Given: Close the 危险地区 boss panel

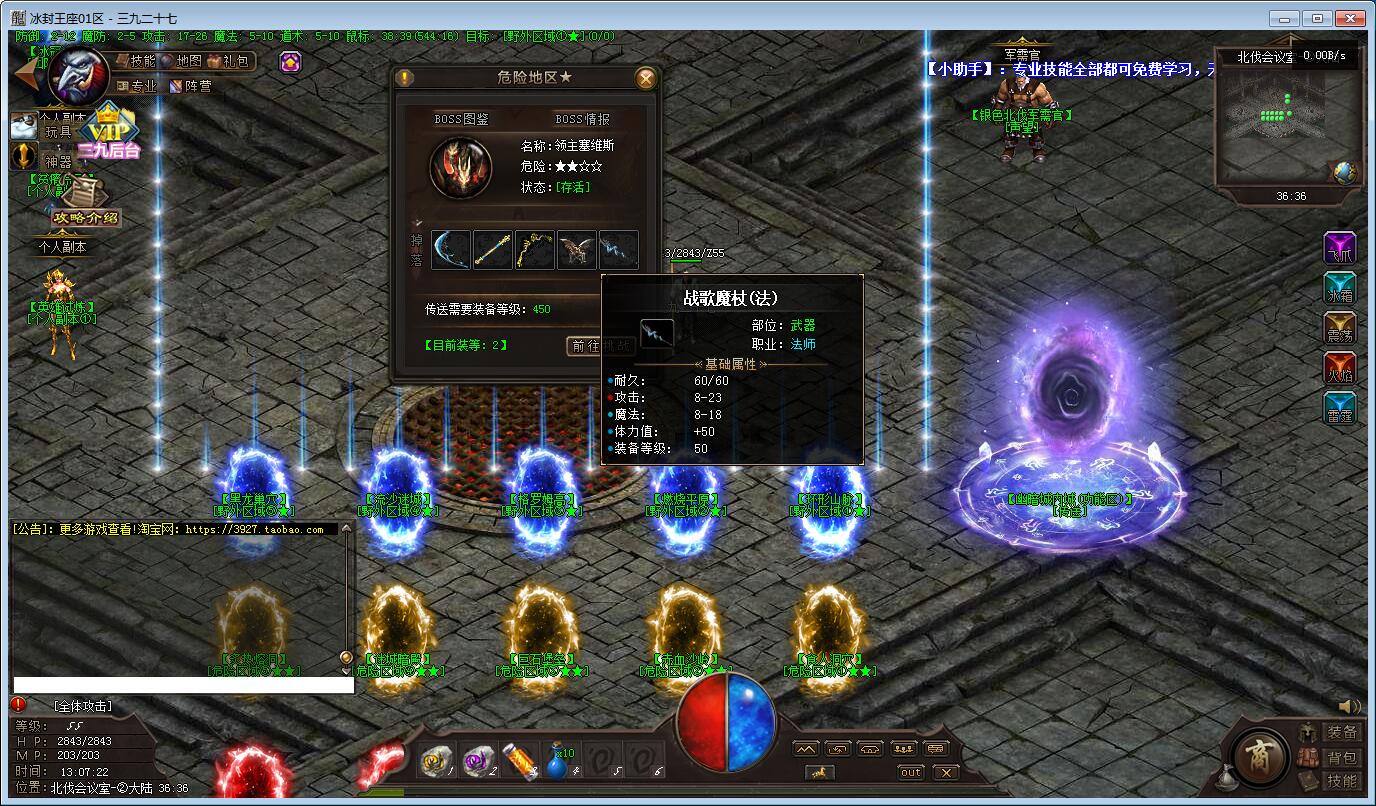Looking at the screenshot, I should (647, 78).
